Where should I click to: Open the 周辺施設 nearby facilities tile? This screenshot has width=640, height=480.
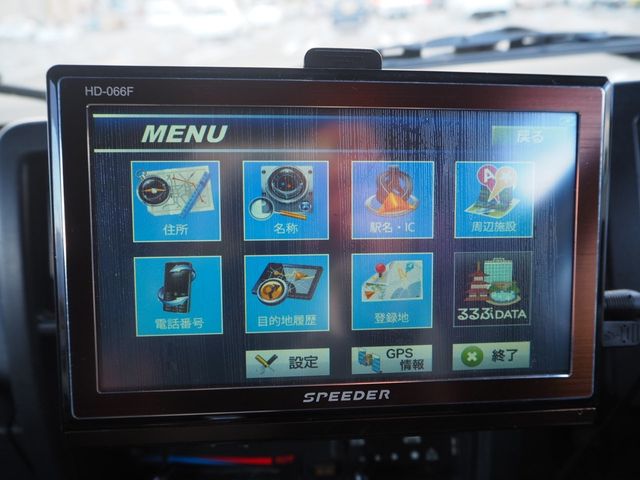494,199
